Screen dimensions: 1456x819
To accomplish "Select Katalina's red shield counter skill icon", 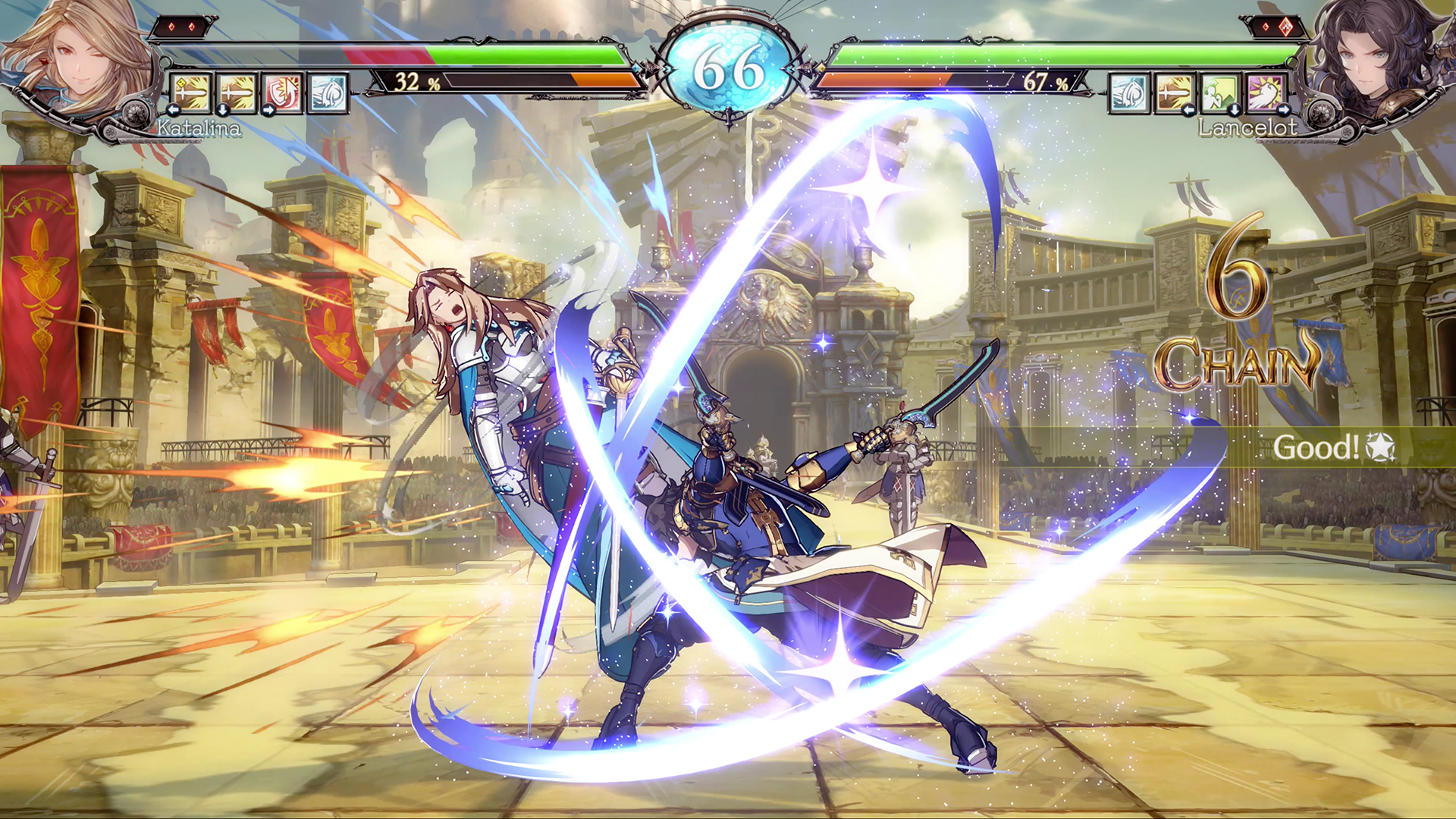I will 281,91.
